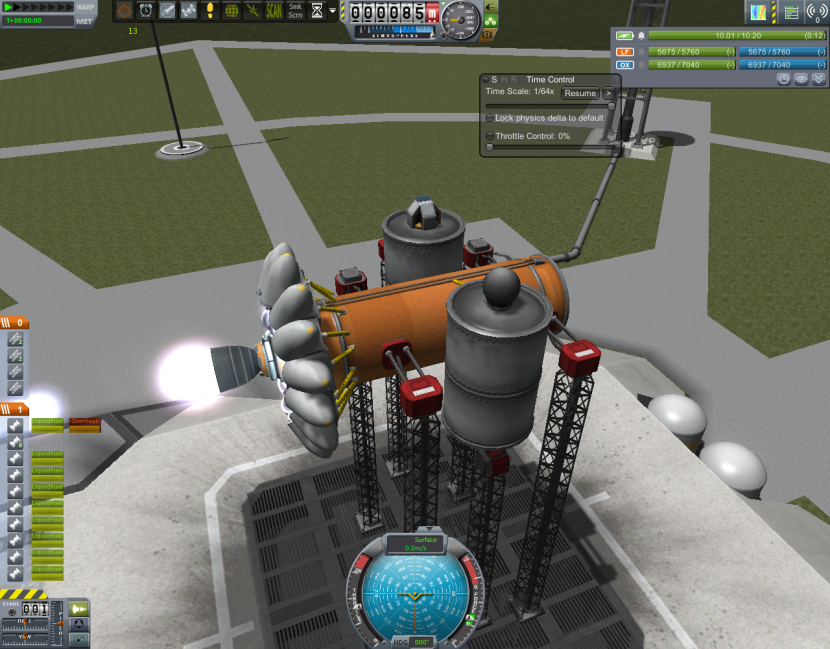The height and width of the screenshot is (649, 830).
Task: Select the yellow kerbal figure toolbar icon
Action: tap(210, 11)
